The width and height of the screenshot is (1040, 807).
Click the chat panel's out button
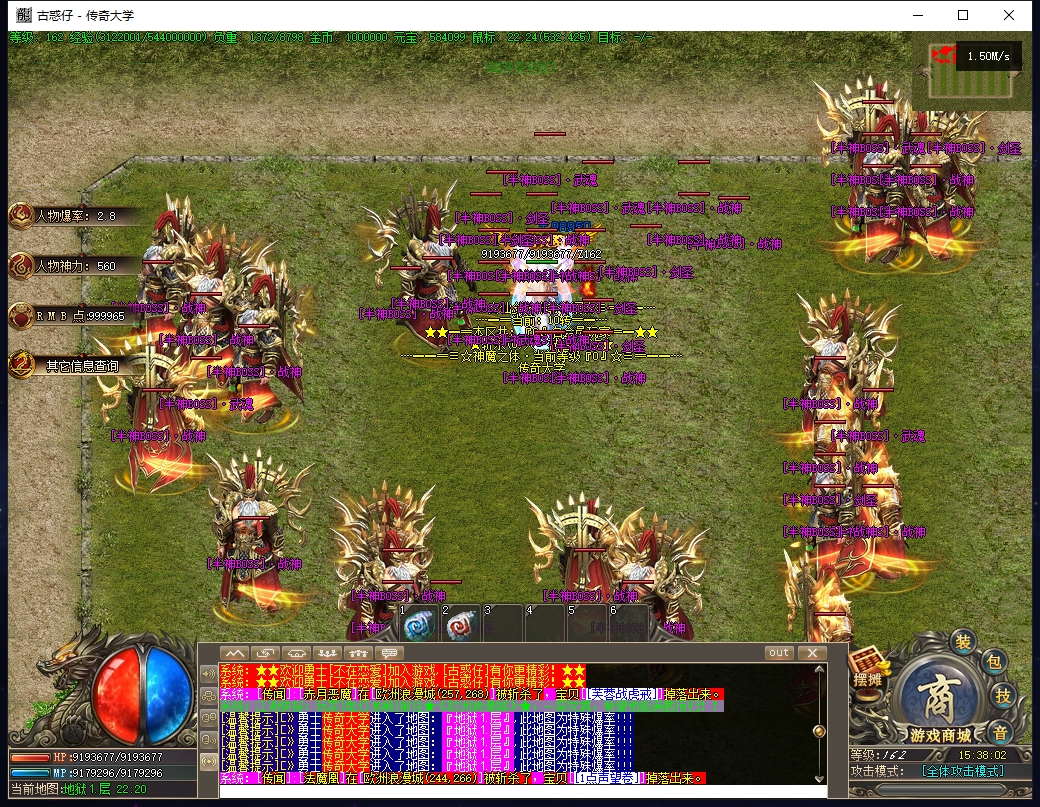(x=778, y=653)
